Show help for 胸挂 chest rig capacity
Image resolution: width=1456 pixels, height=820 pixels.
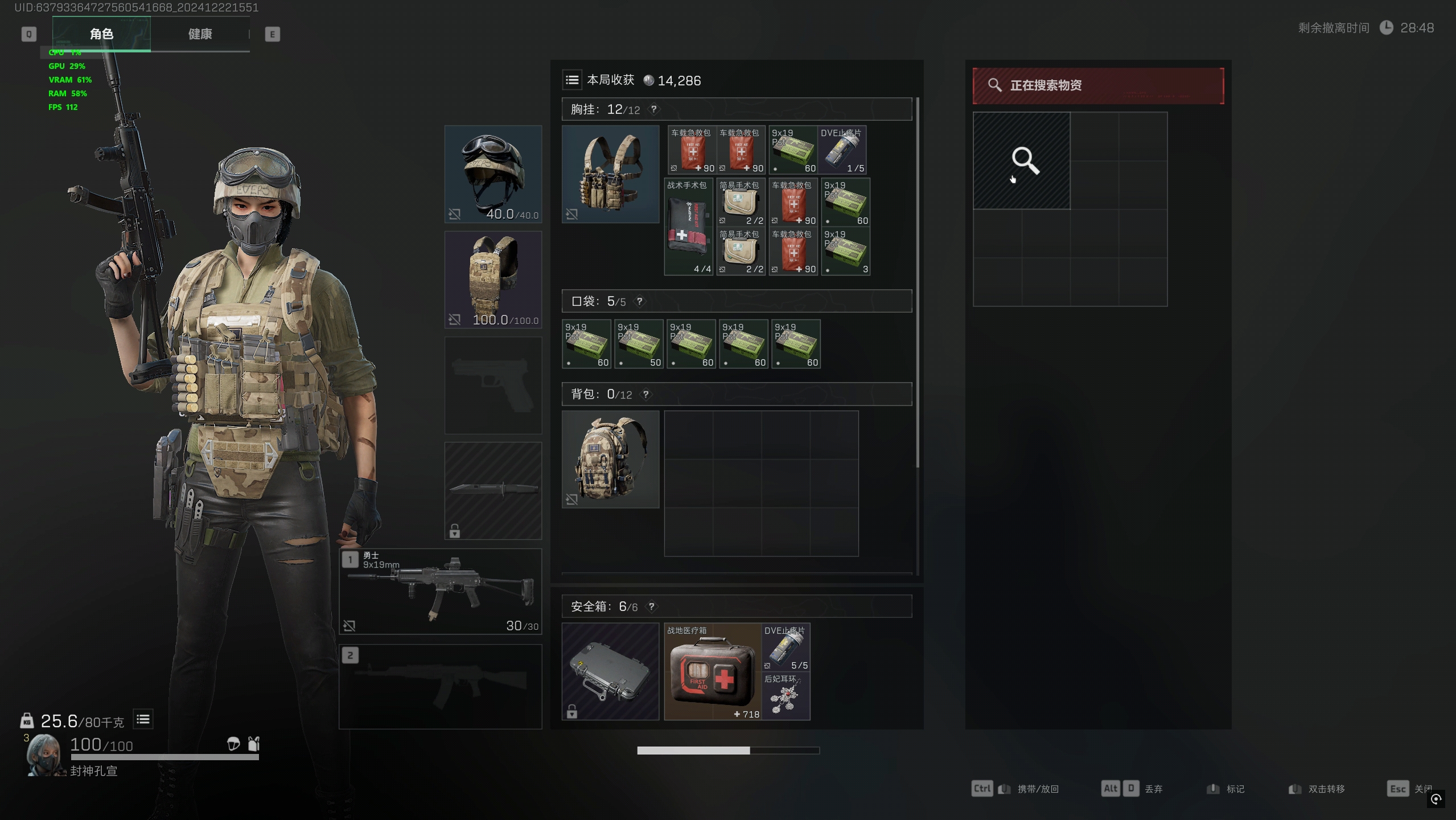[x=654, y=109]
